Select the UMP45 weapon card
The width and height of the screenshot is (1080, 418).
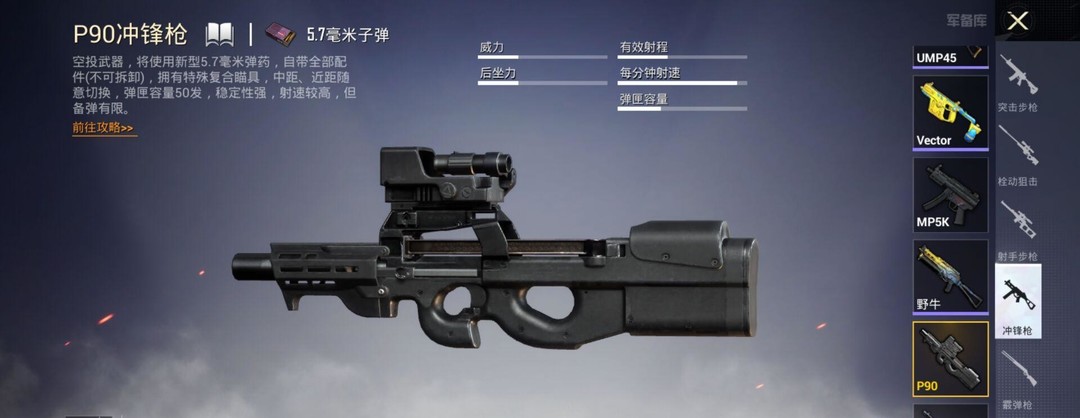point(950,56)
